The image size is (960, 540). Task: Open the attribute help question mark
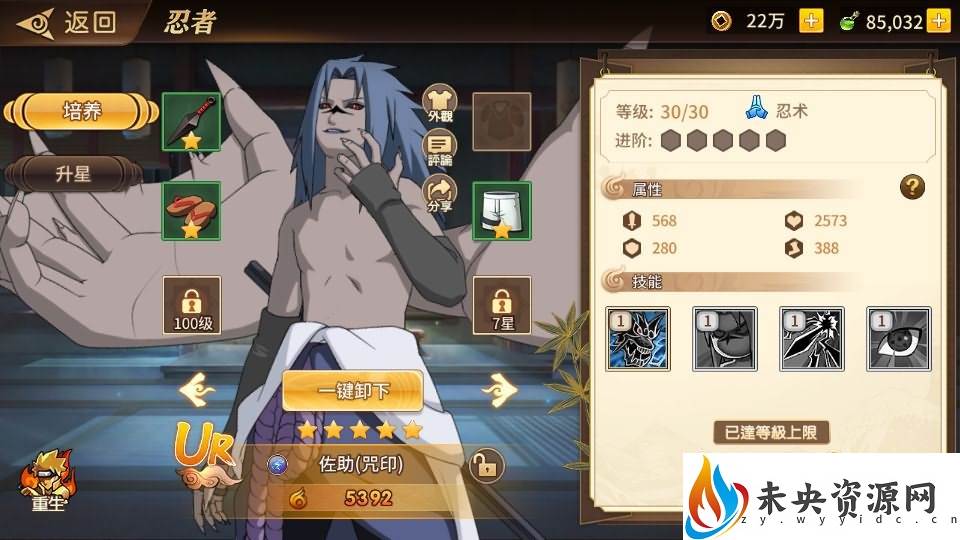(x=911, y=186)
